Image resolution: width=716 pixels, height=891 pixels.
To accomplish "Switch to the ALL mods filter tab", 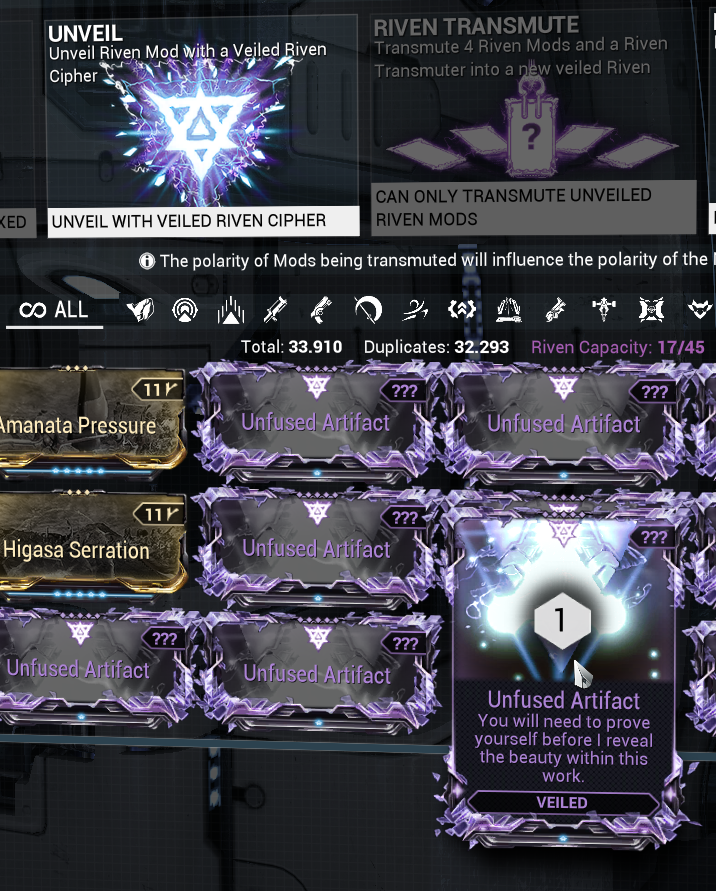I will [x=55, y=310].
